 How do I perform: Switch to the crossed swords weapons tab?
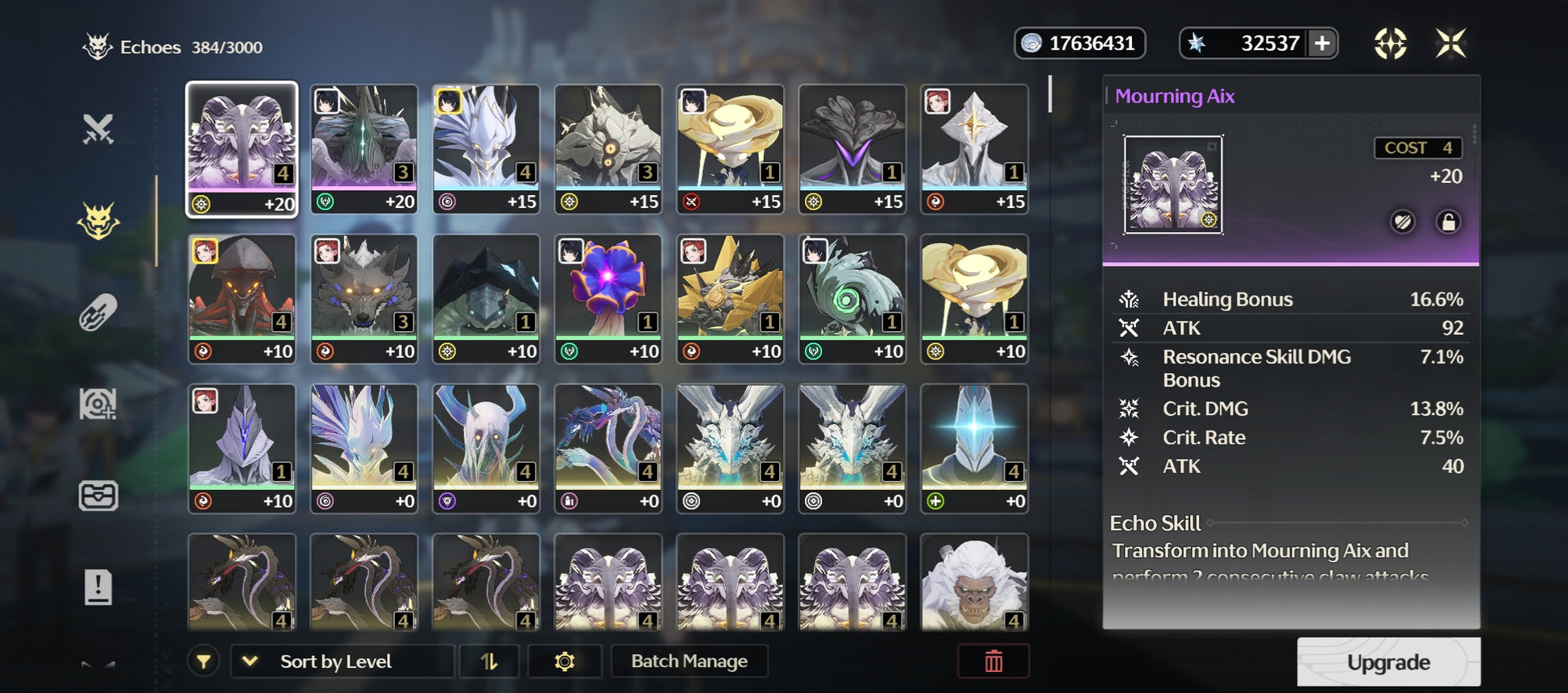tap(98, 129)
